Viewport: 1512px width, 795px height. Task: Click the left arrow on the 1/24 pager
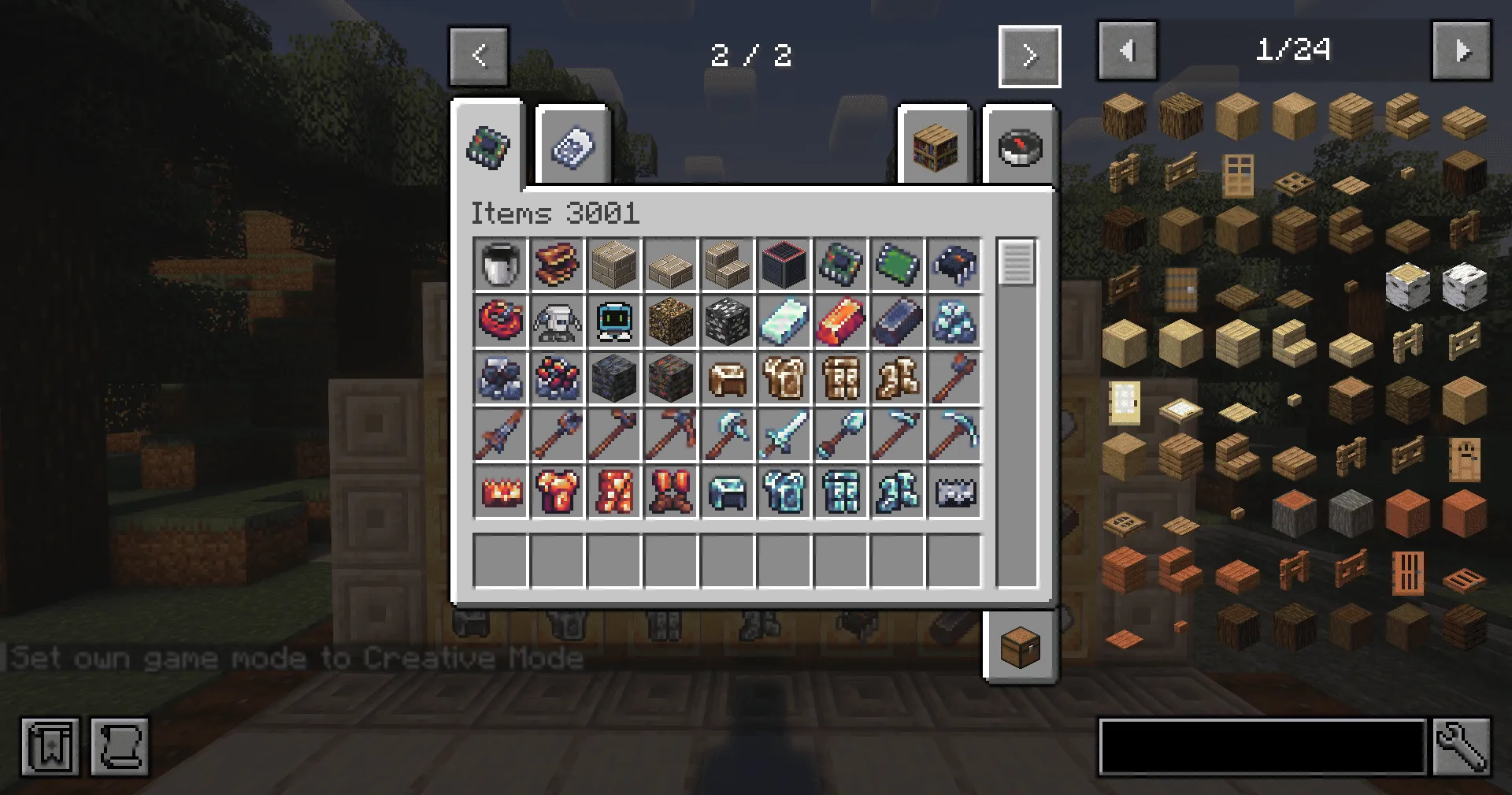pos(1128,50)
